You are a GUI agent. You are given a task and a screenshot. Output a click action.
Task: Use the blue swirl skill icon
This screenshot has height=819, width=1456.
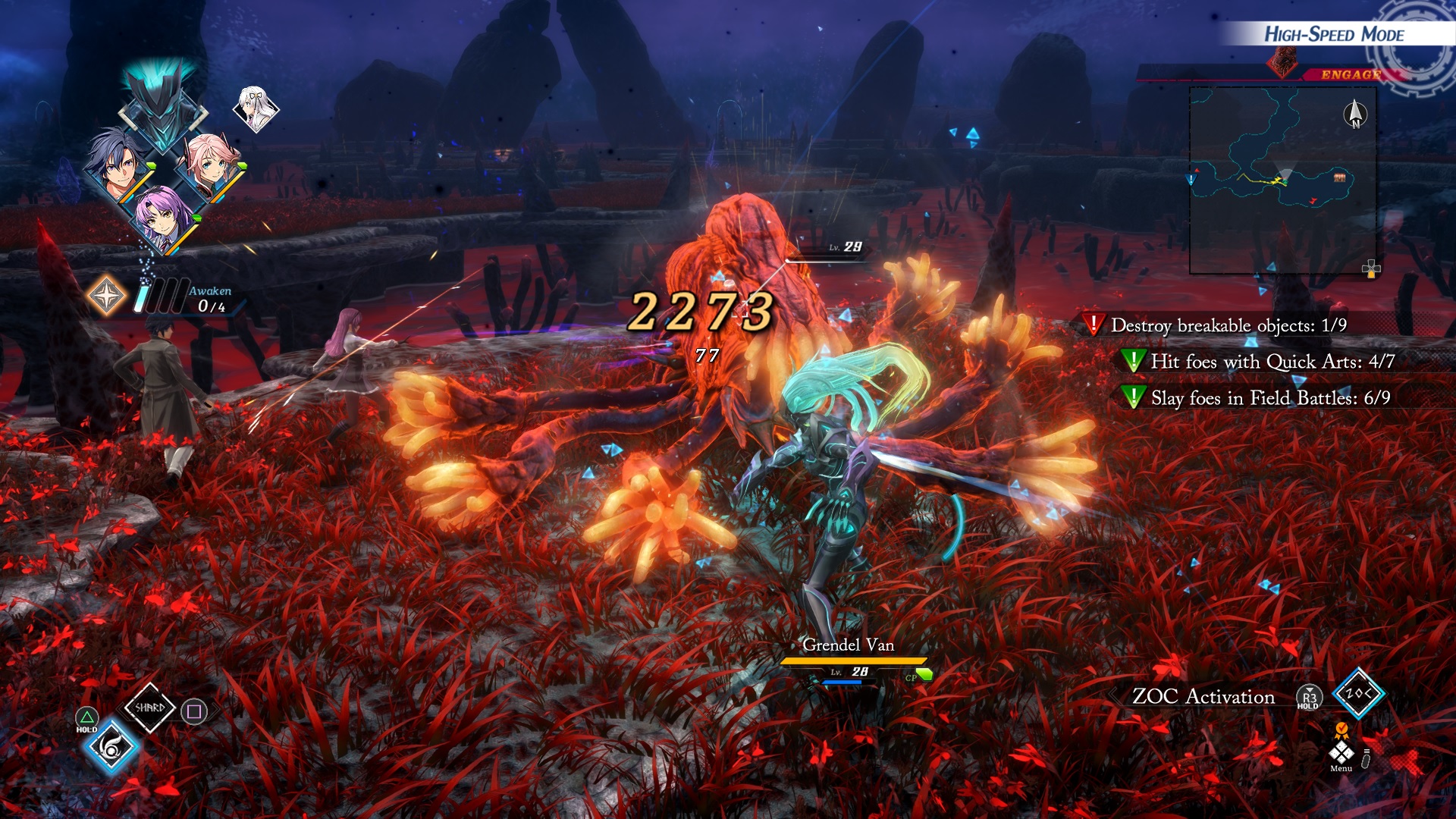click(111, 748)
